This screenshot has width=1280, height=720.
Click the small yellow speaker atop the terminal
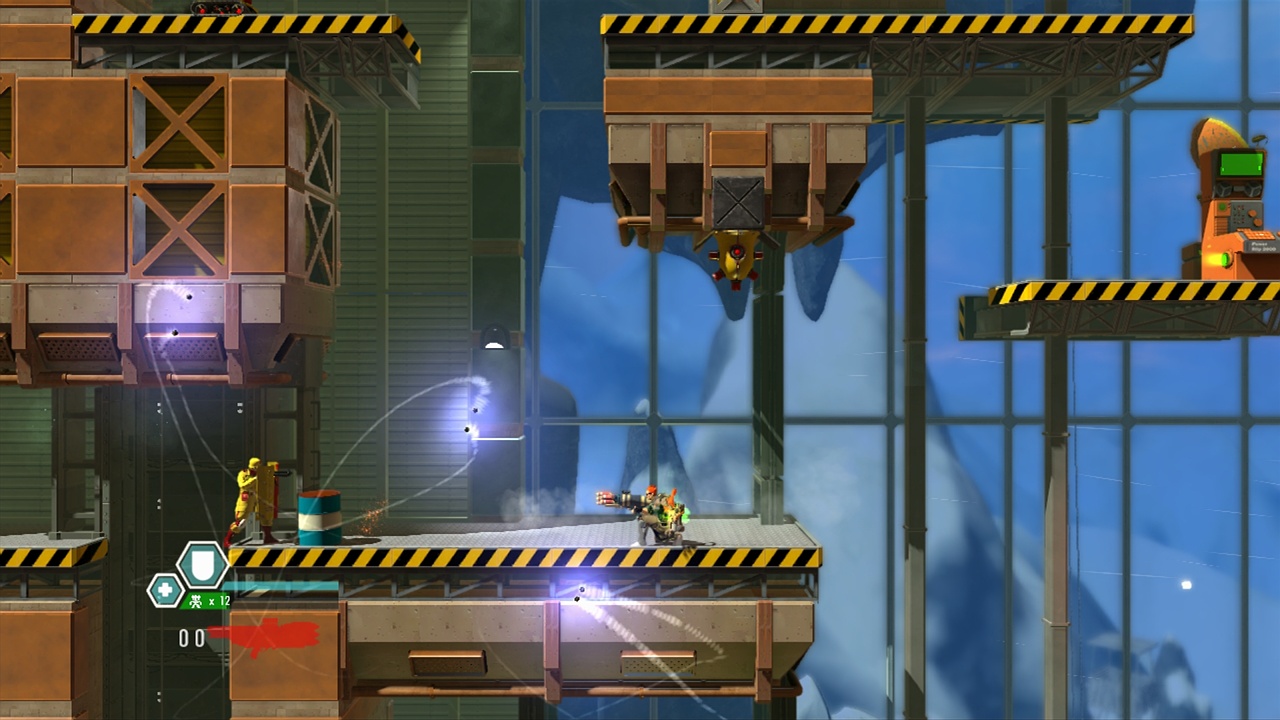click(1259, 140)
